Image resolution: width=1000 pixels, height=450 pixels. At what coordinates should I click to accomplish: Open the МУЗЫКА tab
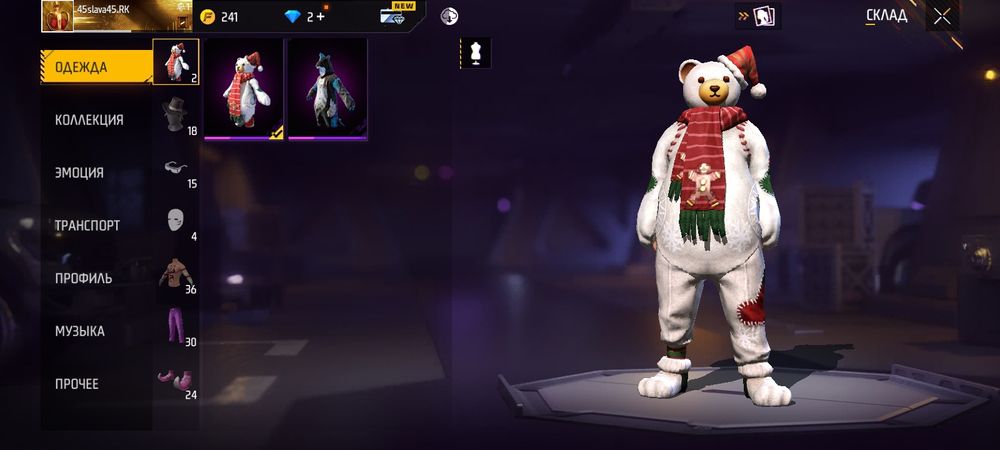[x=80, y=331]
